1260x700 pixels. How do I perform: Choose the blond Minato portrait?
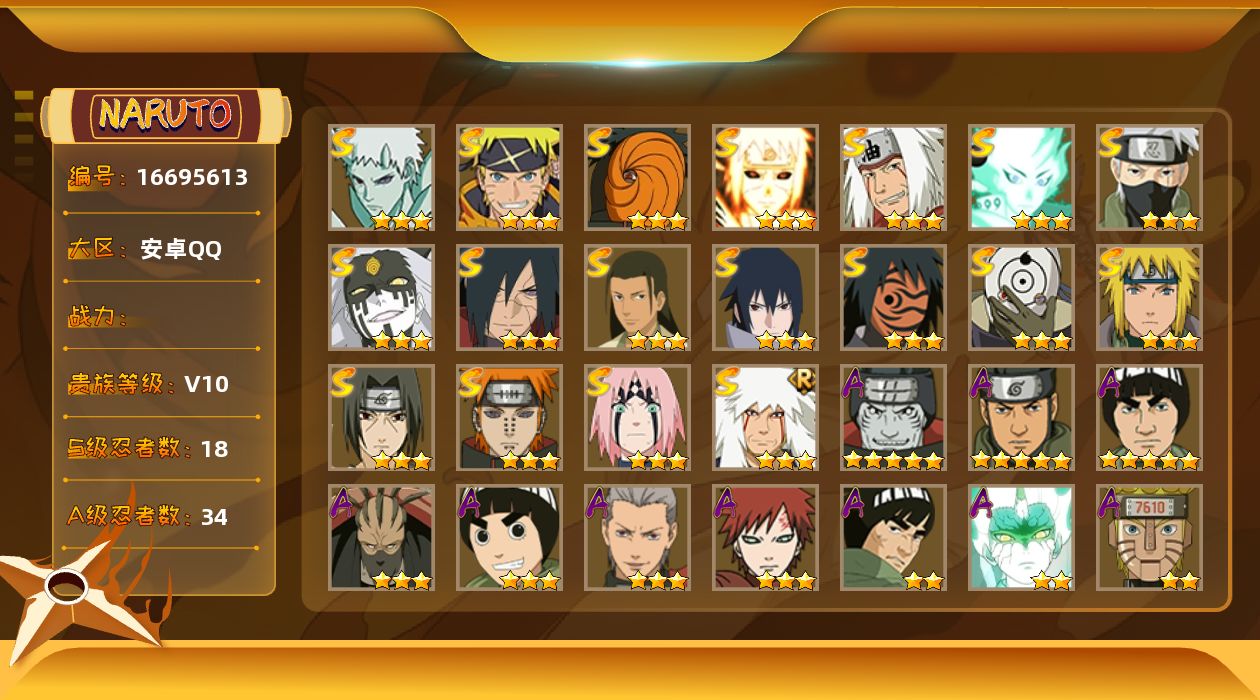coord(1149,297)
